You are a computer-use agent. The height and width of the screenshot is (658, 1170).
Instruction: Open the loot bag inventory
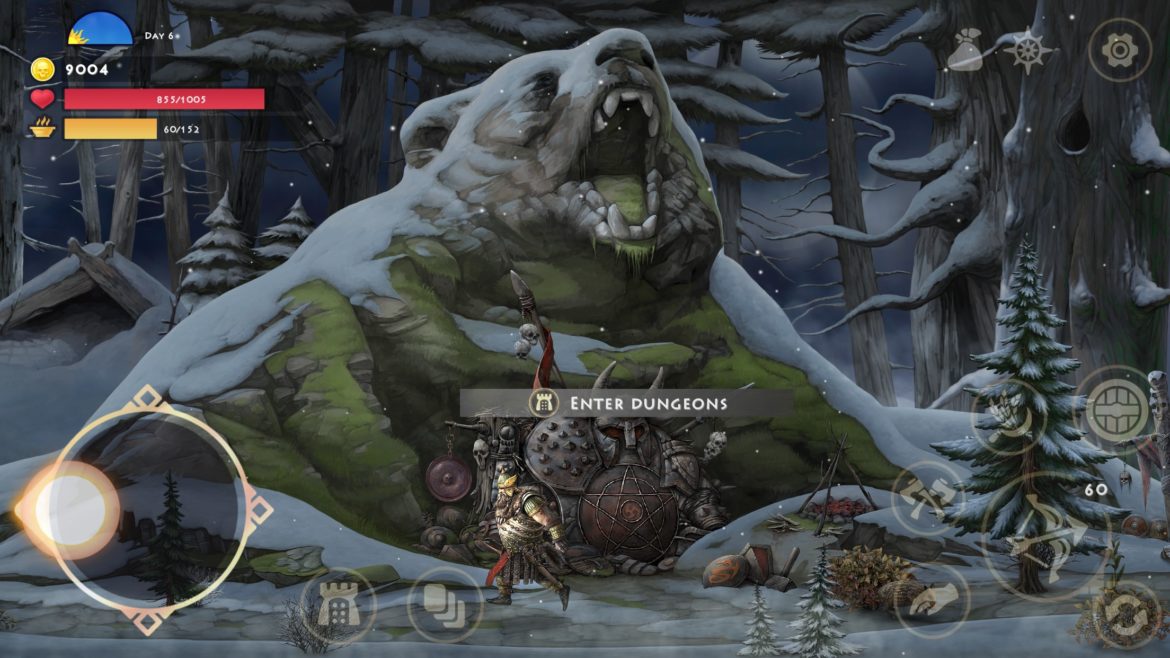[964, 50]
